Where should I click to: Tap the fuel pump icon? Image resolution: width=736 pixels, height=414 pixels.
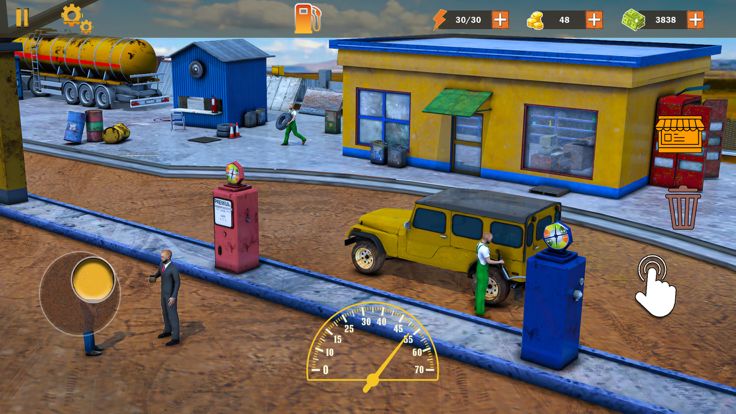pos(307,18)
